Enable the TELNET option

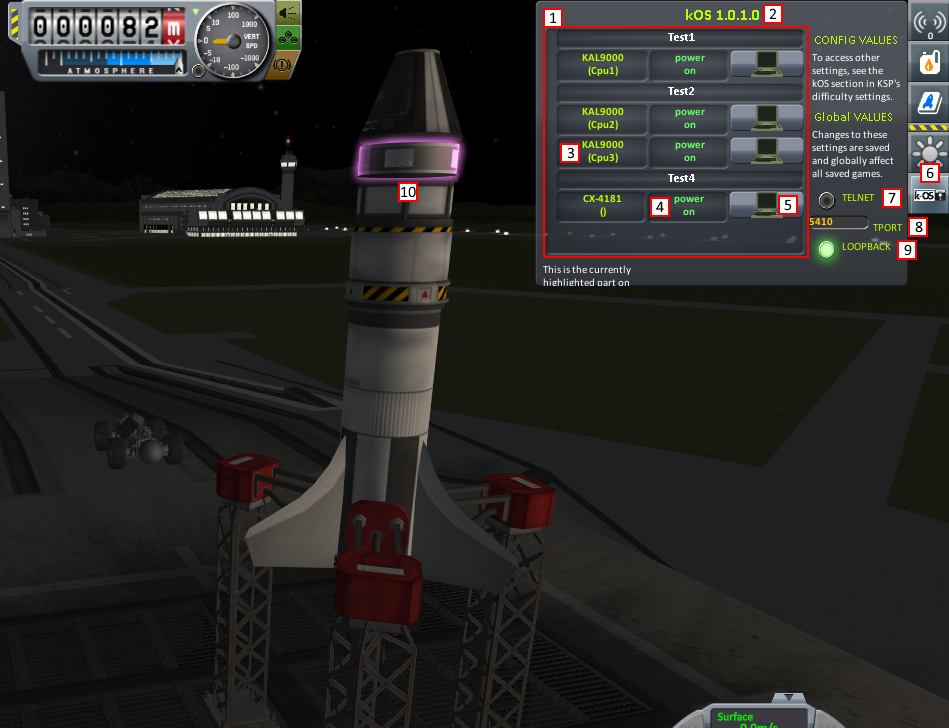click(x=827, y=199)
